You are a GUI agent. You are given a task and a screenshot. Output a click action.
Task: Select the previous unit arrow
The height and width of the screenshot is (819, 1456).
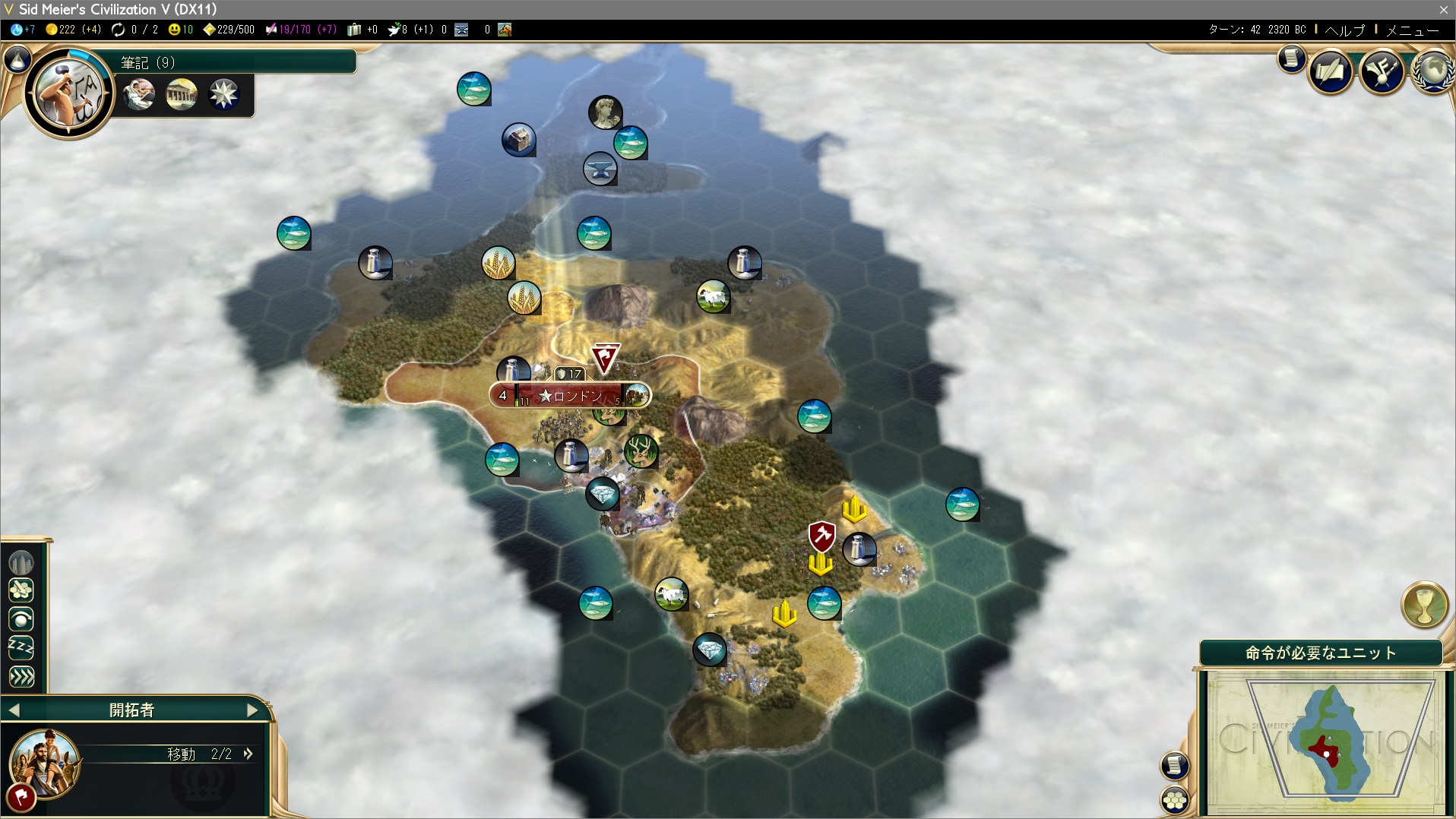pos(14,710)
